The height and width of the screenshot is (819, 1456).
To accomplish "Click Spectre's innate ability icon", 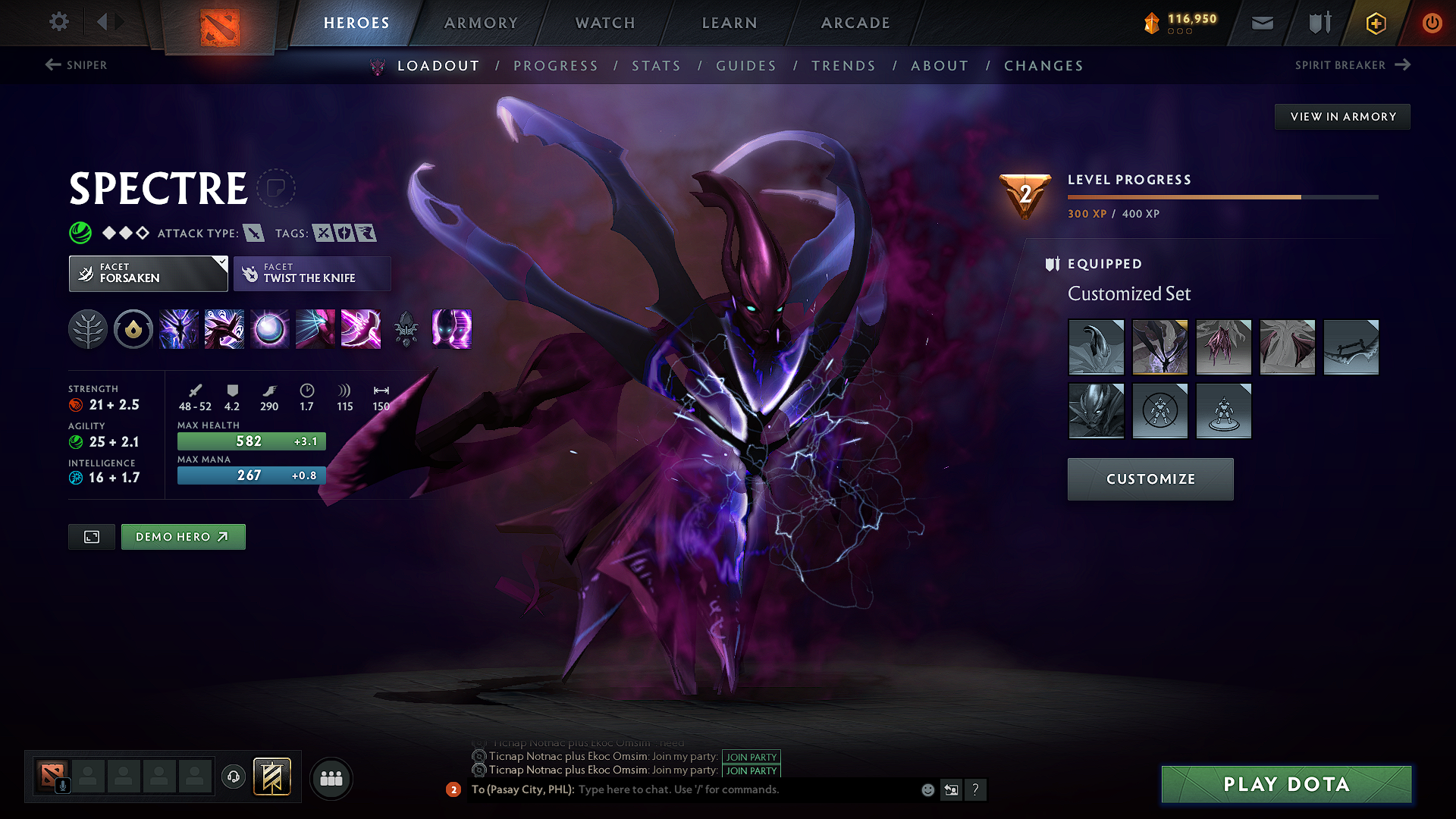I will (x=133, y=329).
